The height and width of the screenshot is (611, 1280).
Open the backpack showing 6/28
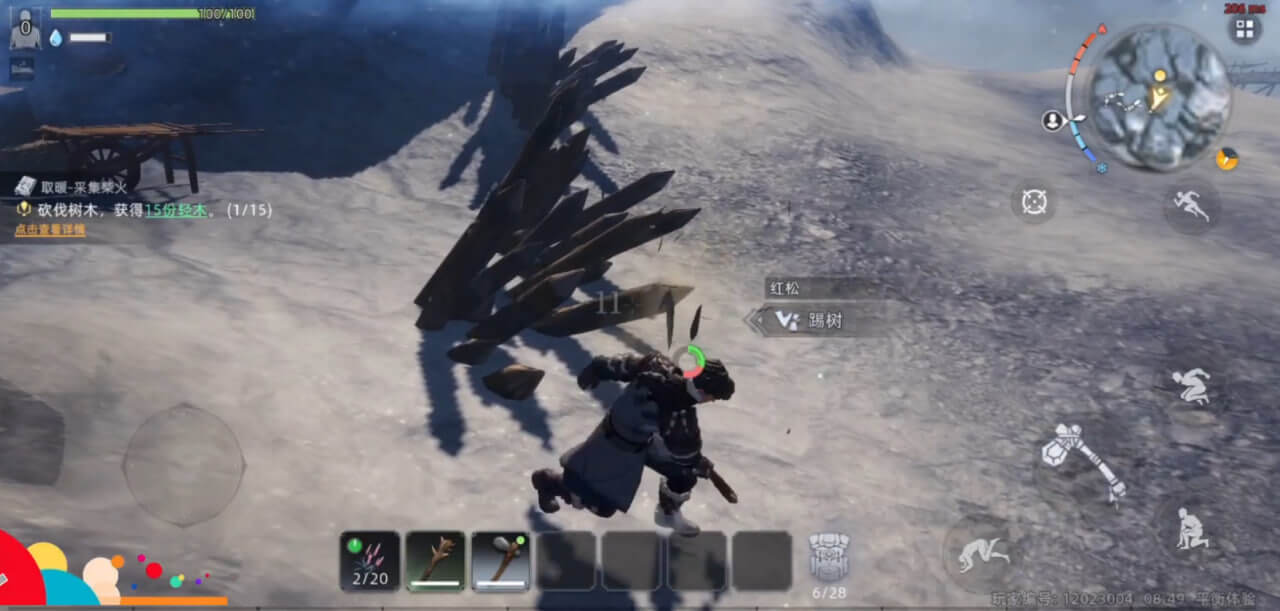(x=828, y=560)
